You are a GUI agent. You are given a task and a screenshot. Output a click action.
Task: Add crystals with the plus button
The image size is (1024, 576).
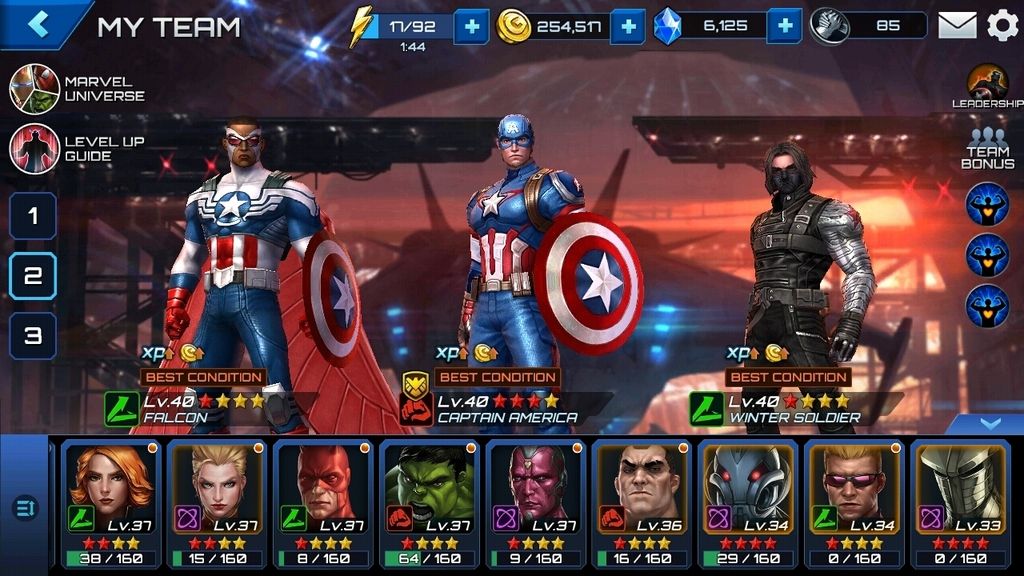tap(785, 26)
